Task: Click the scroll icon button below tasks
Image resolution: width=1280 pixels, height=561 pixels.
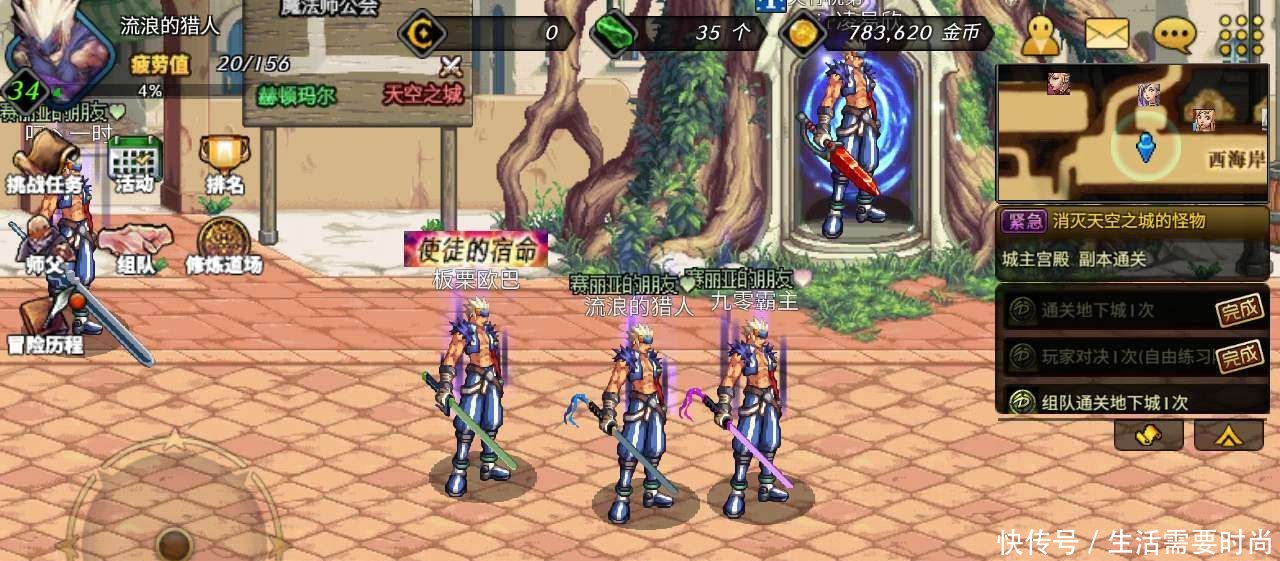Action: 1148,435
